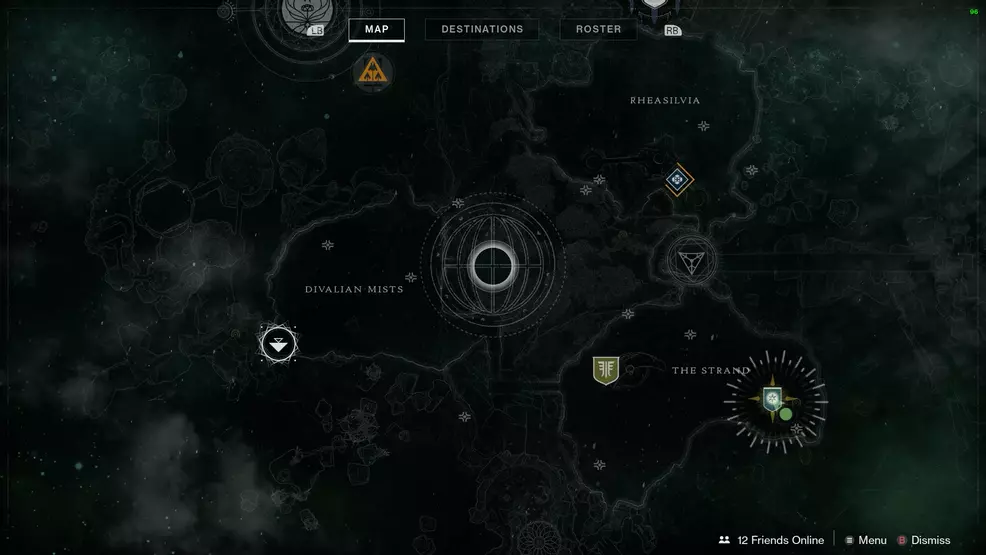Select the Divalian Mists landing zone marker

tap(278, 344)
